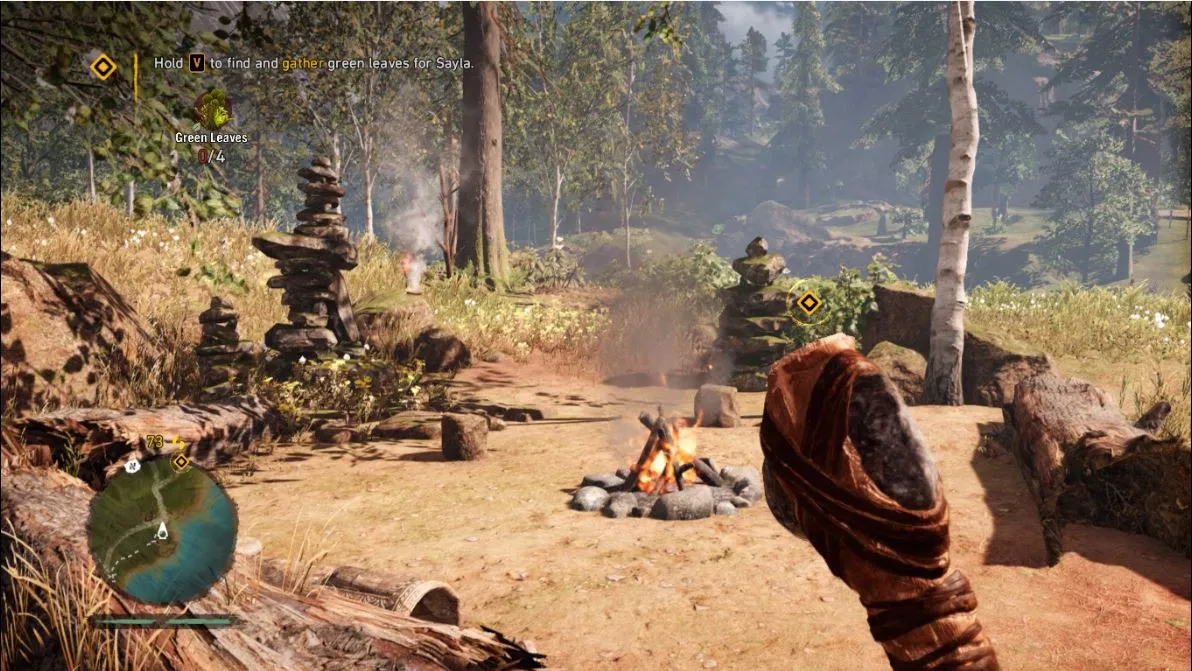Click the yellow objective marker on the minimap edge
Viewport: 1192px width, 671px height.
[181, 461]
